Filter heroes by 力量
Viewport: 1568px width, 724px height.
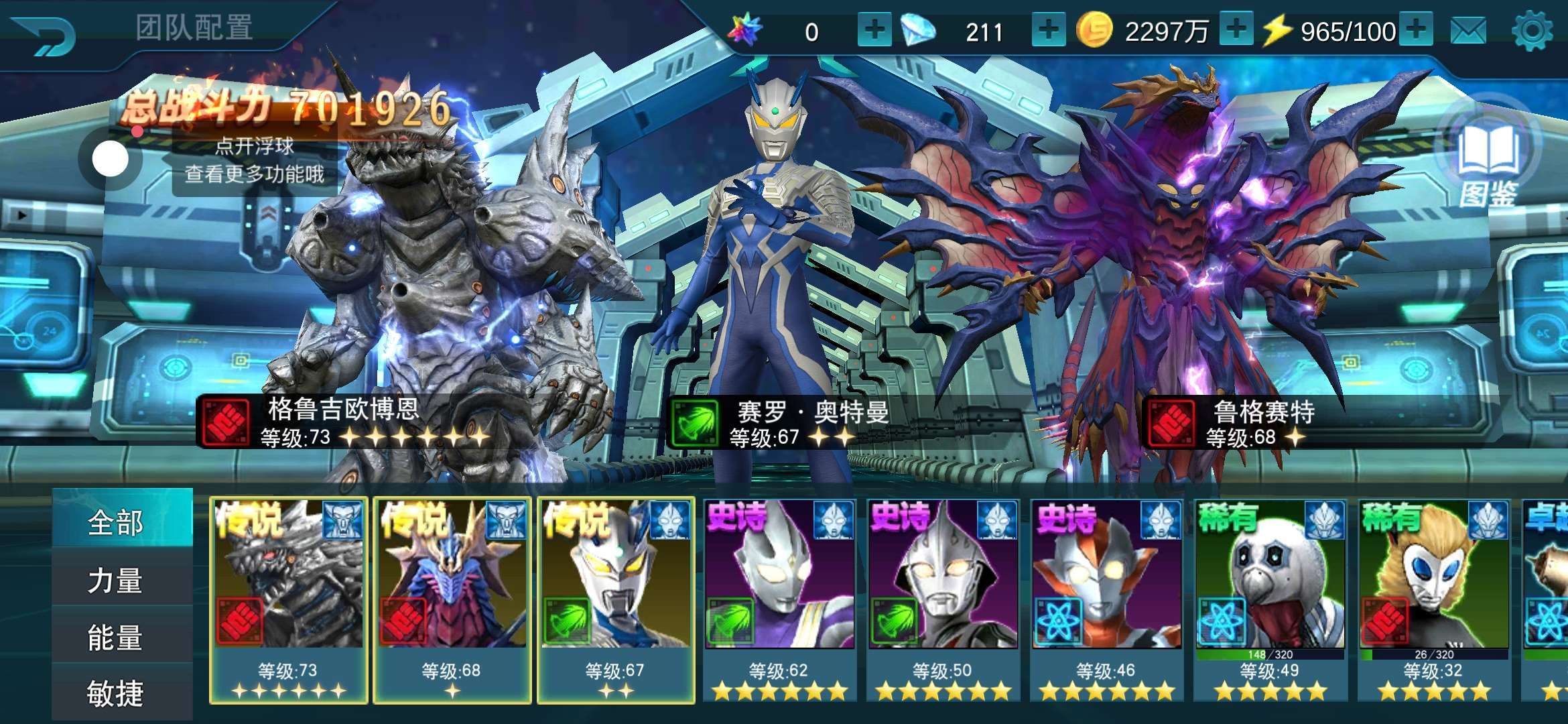tap(115, 580)
